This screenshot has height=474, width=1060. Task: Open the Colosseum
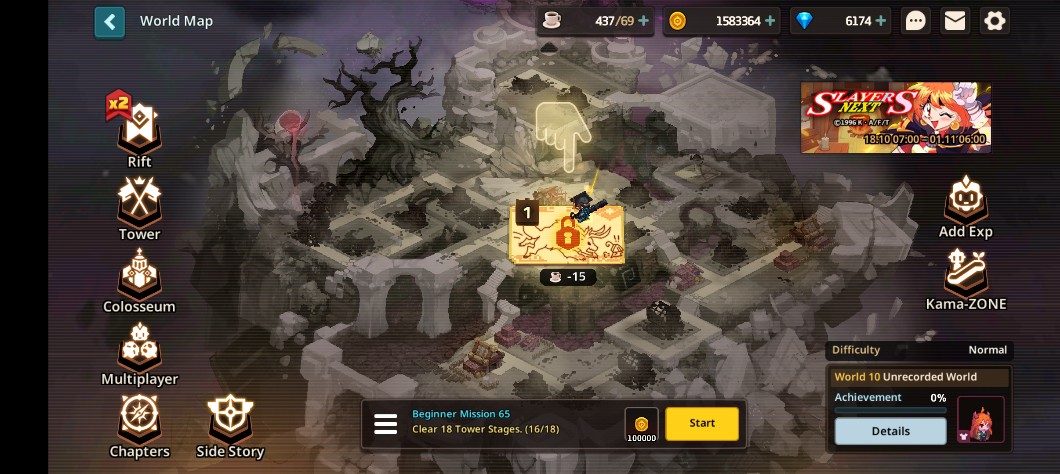pos(139,278)
